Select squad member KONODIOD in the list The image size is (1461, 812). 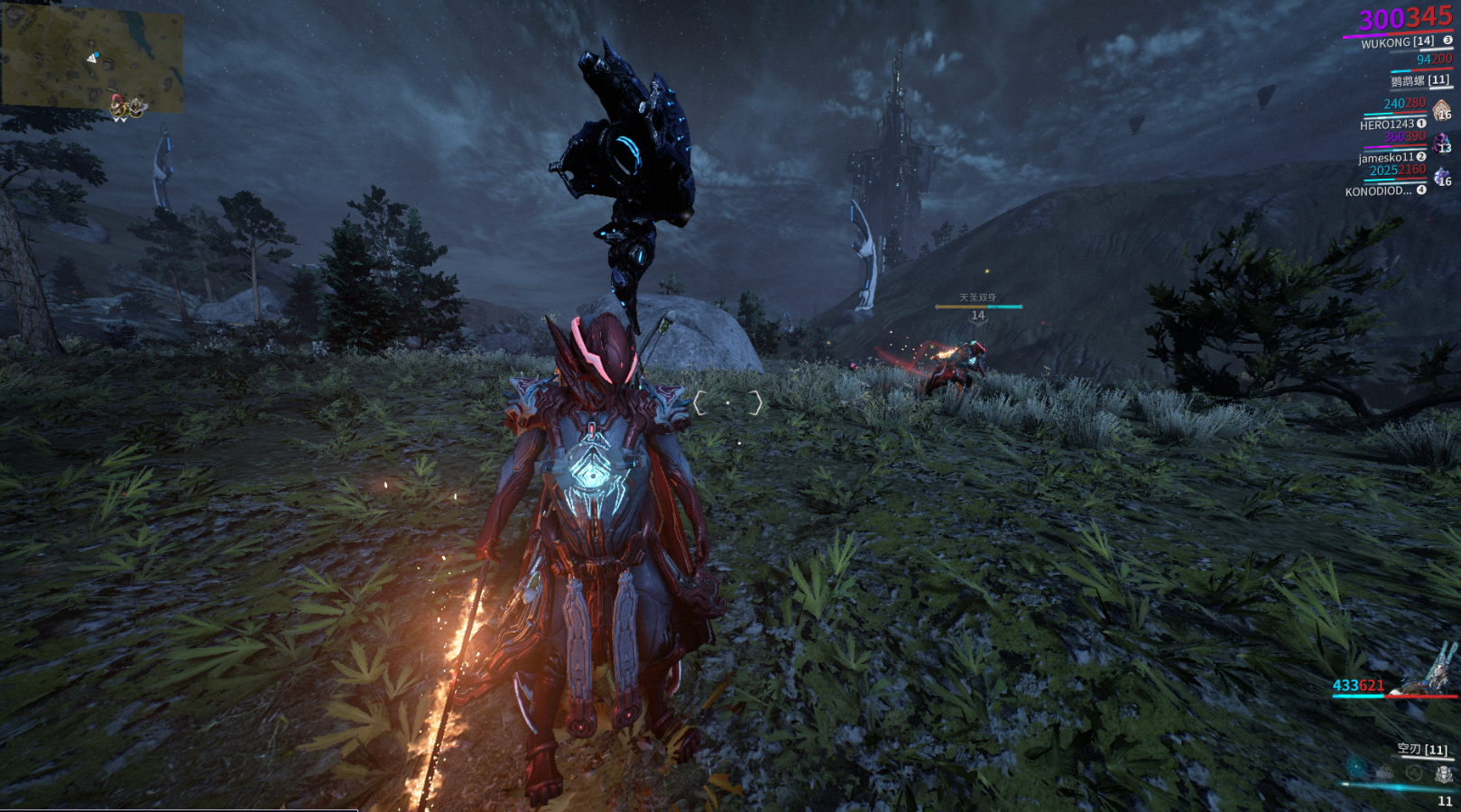[1378, 191]
